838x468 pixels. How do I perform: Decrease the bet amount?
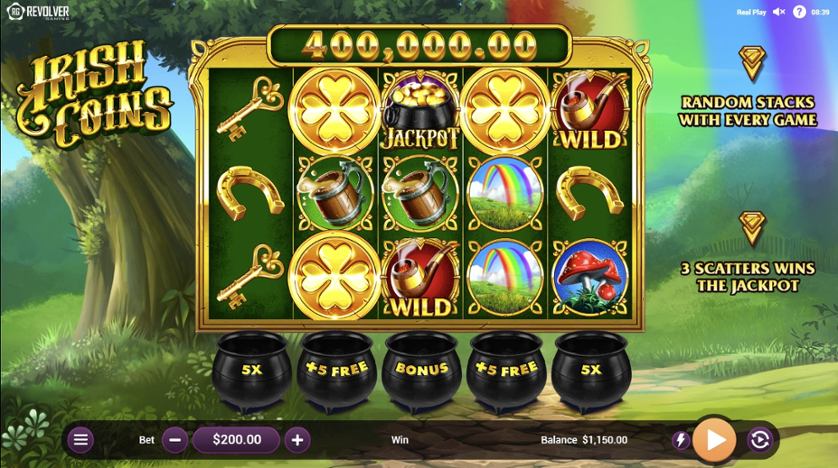[x=174, y=439]
